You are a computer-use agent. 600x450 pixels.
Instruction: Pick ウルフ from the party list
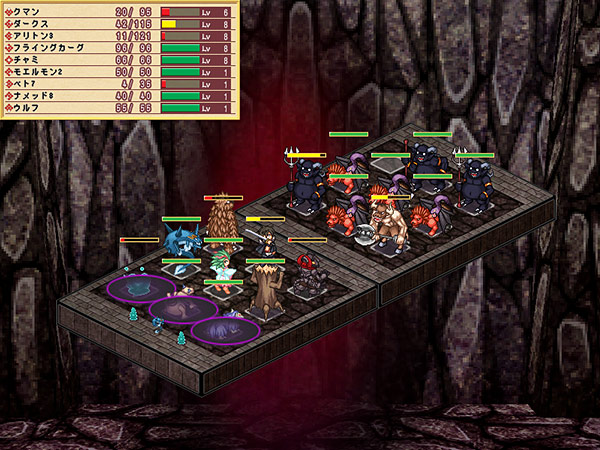tap(118, 107)
